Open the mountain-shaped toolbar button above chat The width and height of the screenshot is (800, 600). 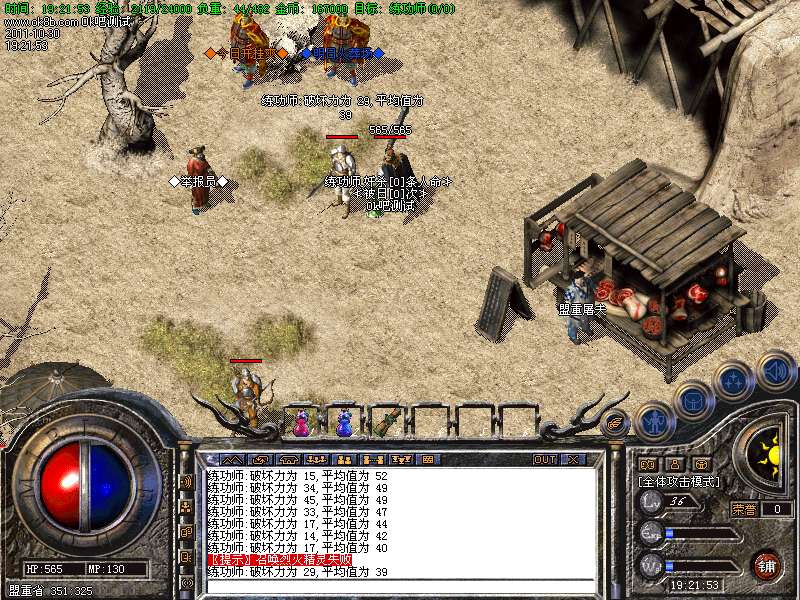pyautogui.click(x=232, y=459)
